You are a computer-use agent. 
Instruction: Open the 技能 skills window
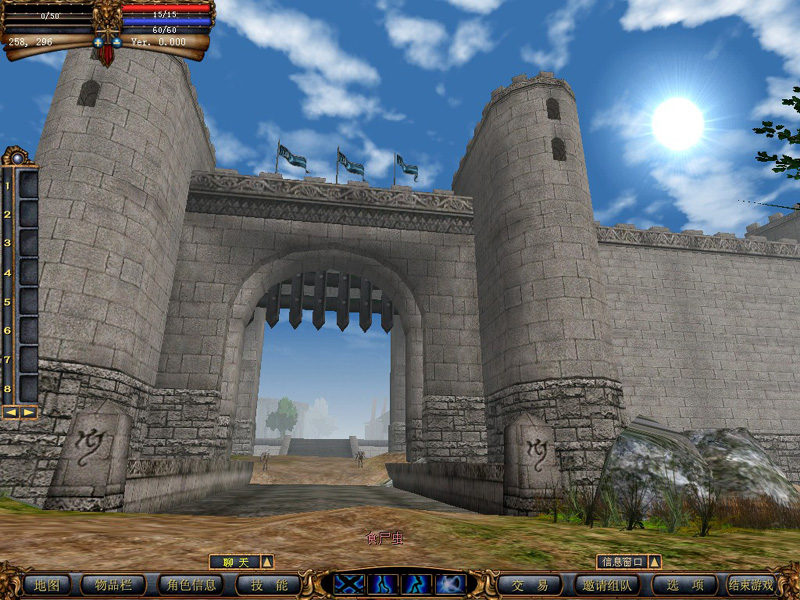coord(268,585)
